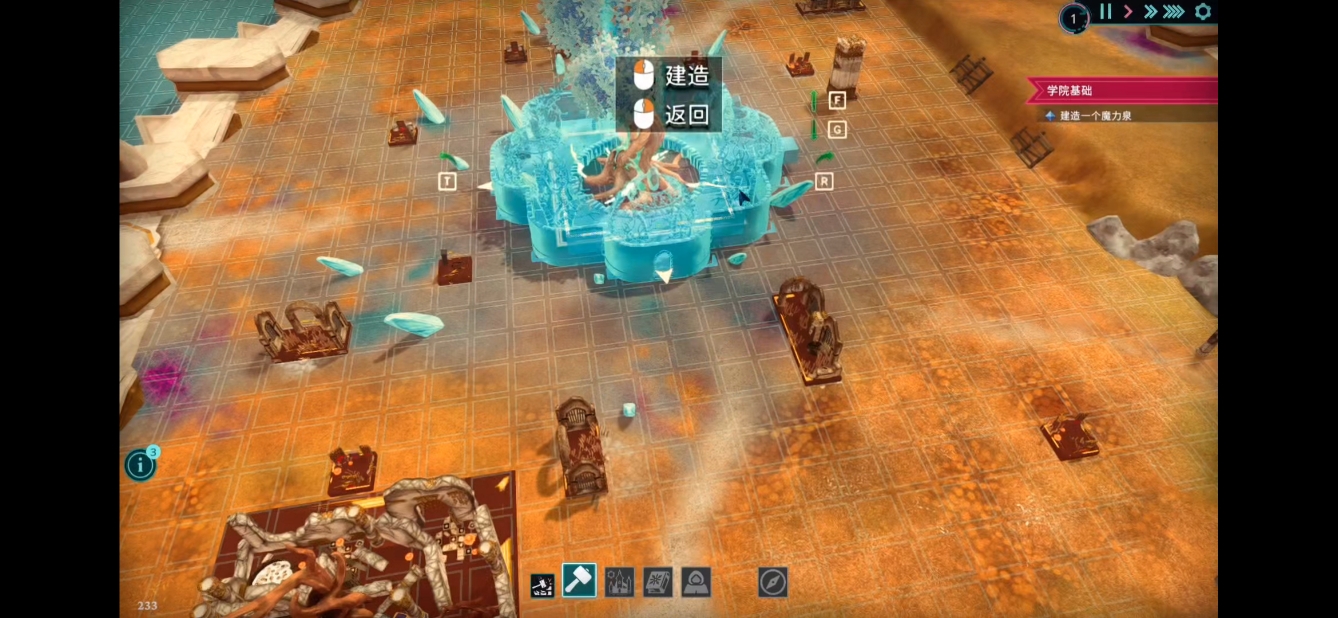Open the academy castle building menu

[x=619, y=582]
